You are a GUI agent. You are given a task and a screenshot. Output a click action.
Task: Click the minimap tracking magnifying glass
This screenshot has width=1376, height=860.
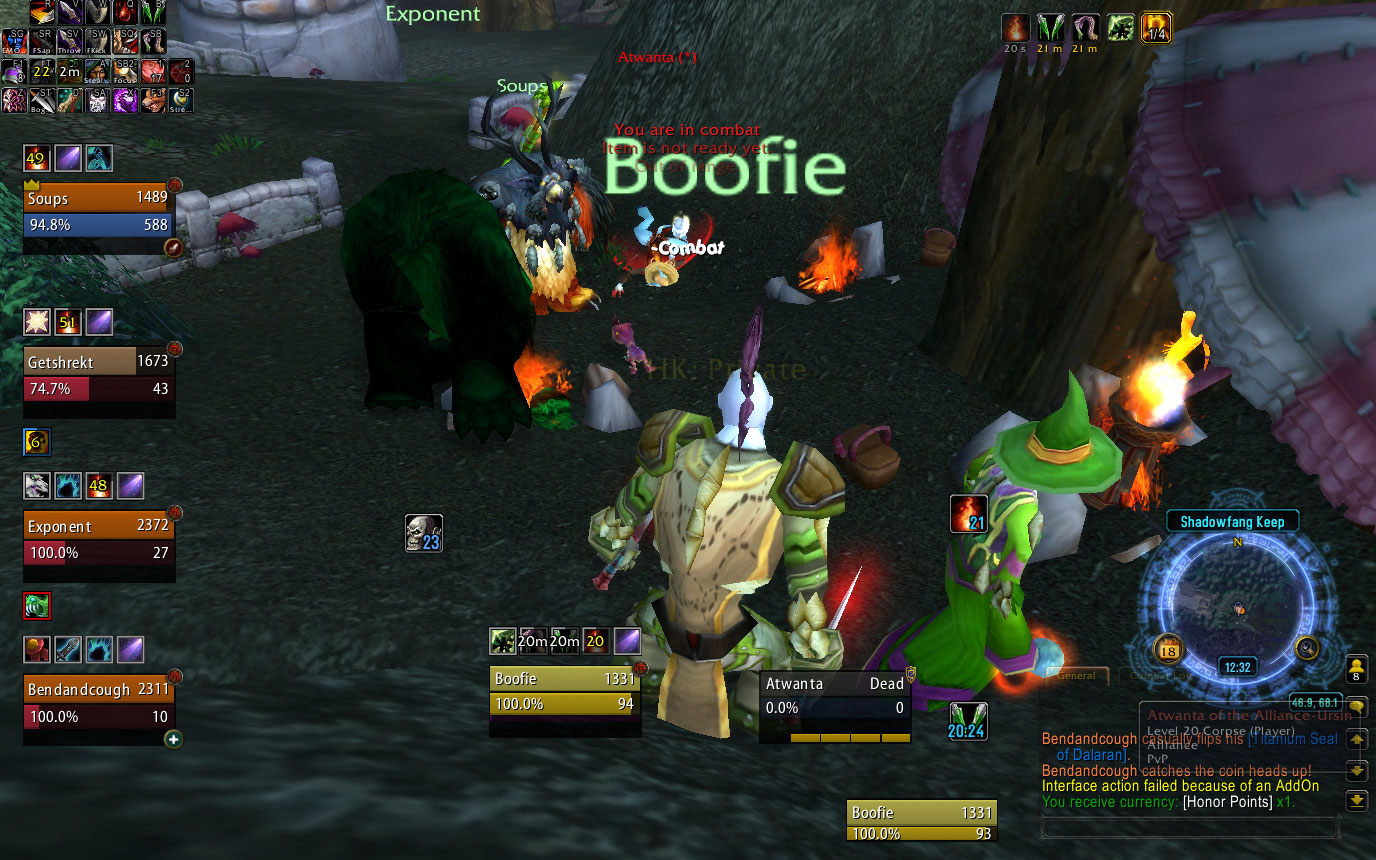coord(1308,648)
